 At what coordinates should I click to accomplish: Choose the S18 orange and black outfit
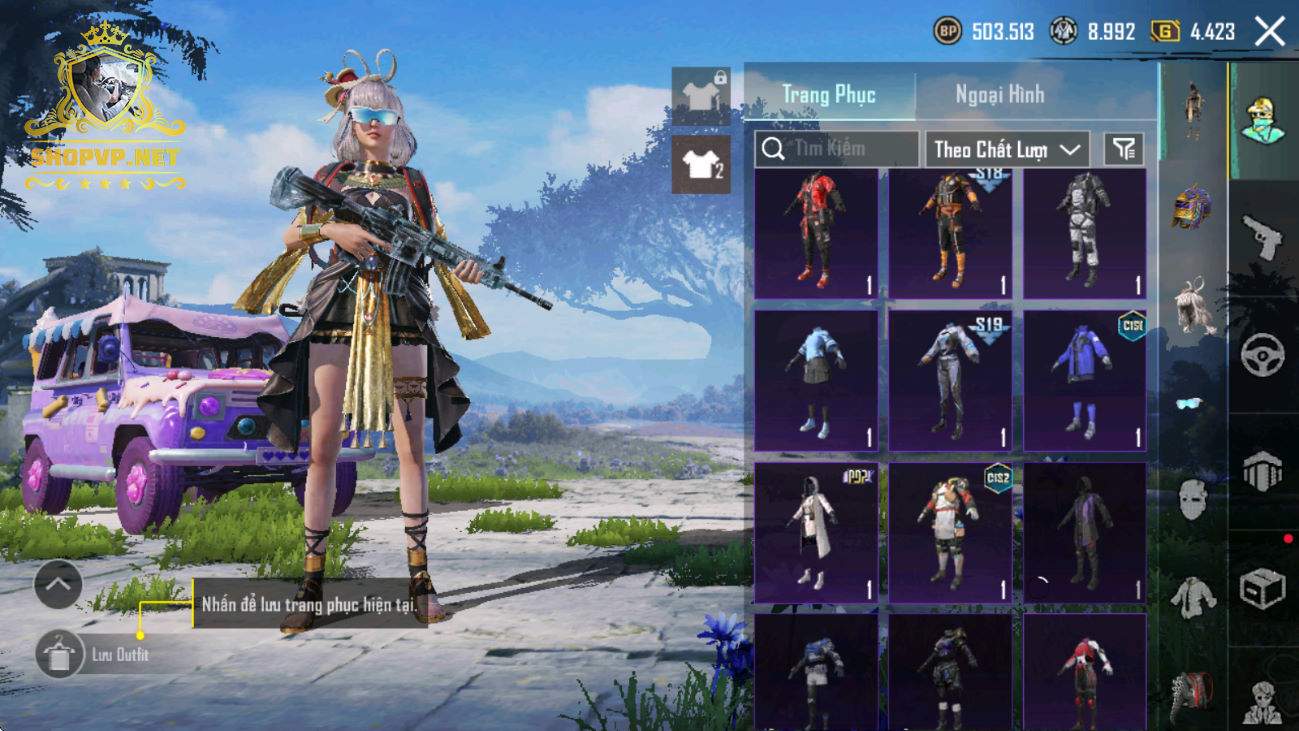click(x=950, y=234)
